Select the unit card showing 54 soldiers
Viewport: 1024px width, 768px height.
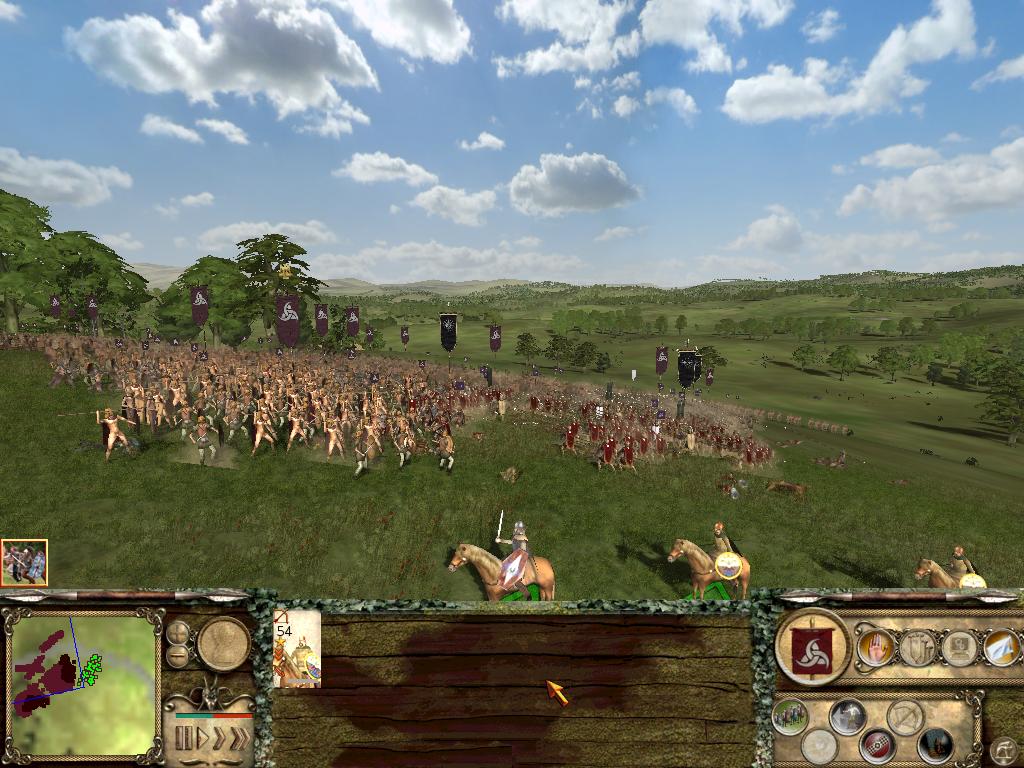297,649
